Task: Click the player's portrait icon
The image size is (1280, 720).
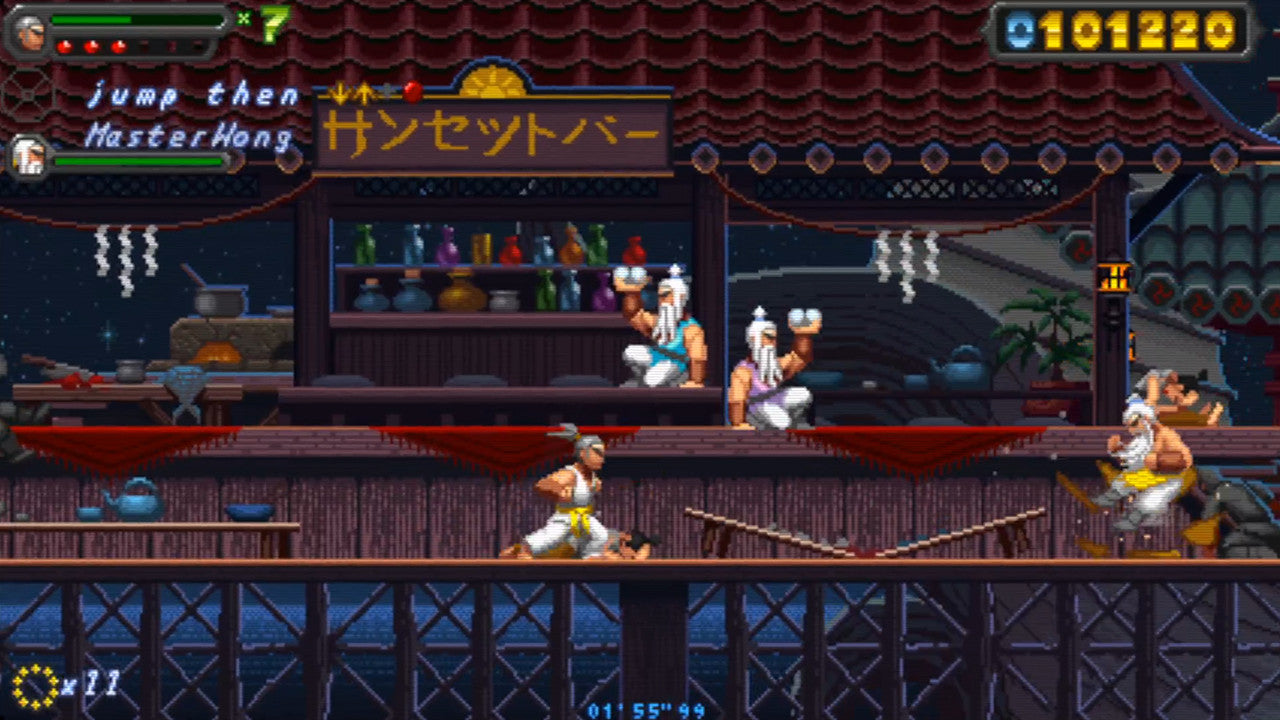Action: pos(30,35)
